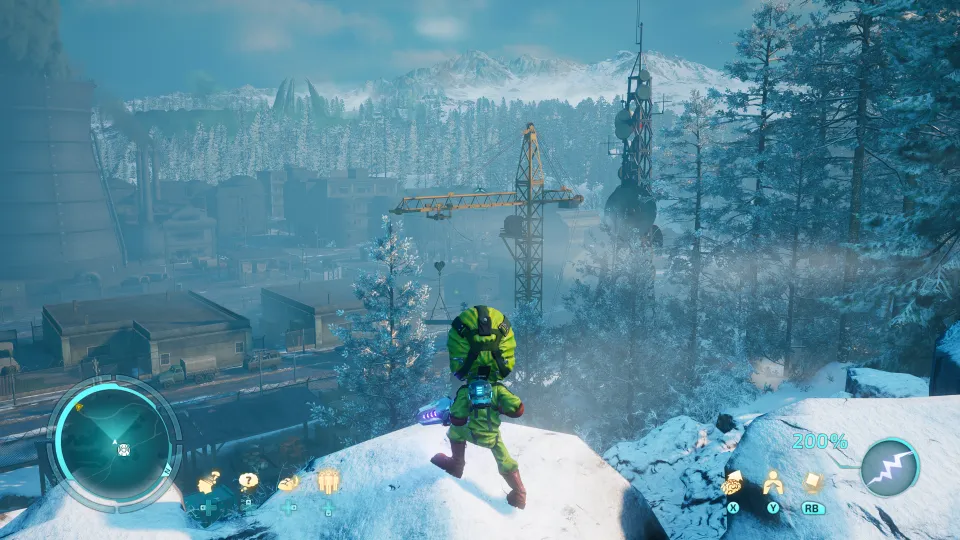The width and height of the screenshot is (960, 540).
Task: Click the lightning bolt weapon circle
Action: pos(890,467)
